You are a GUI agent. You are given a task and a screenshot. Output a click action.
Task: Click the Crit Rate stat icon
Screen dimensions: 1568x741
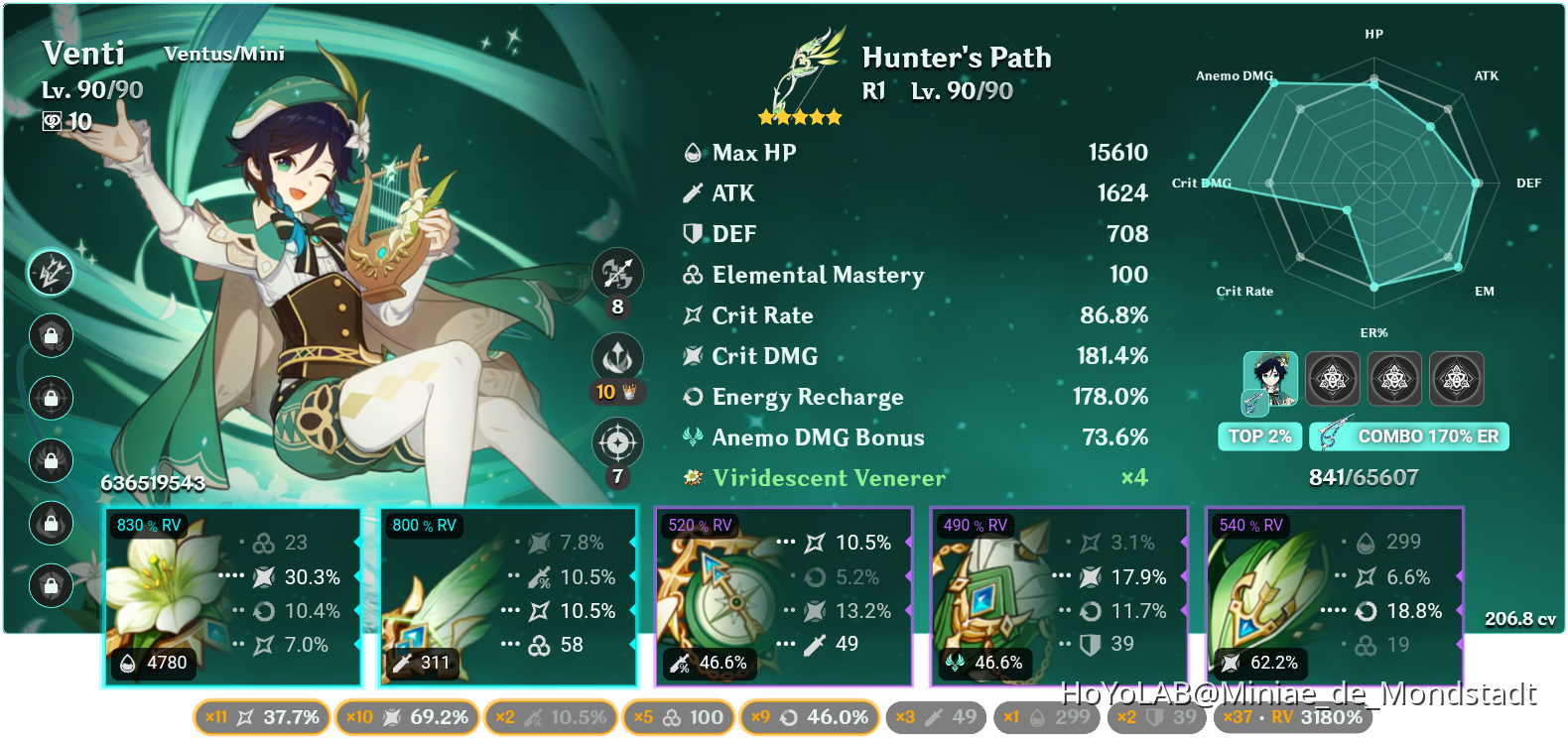pyautogui.click(x=693, y=314)
